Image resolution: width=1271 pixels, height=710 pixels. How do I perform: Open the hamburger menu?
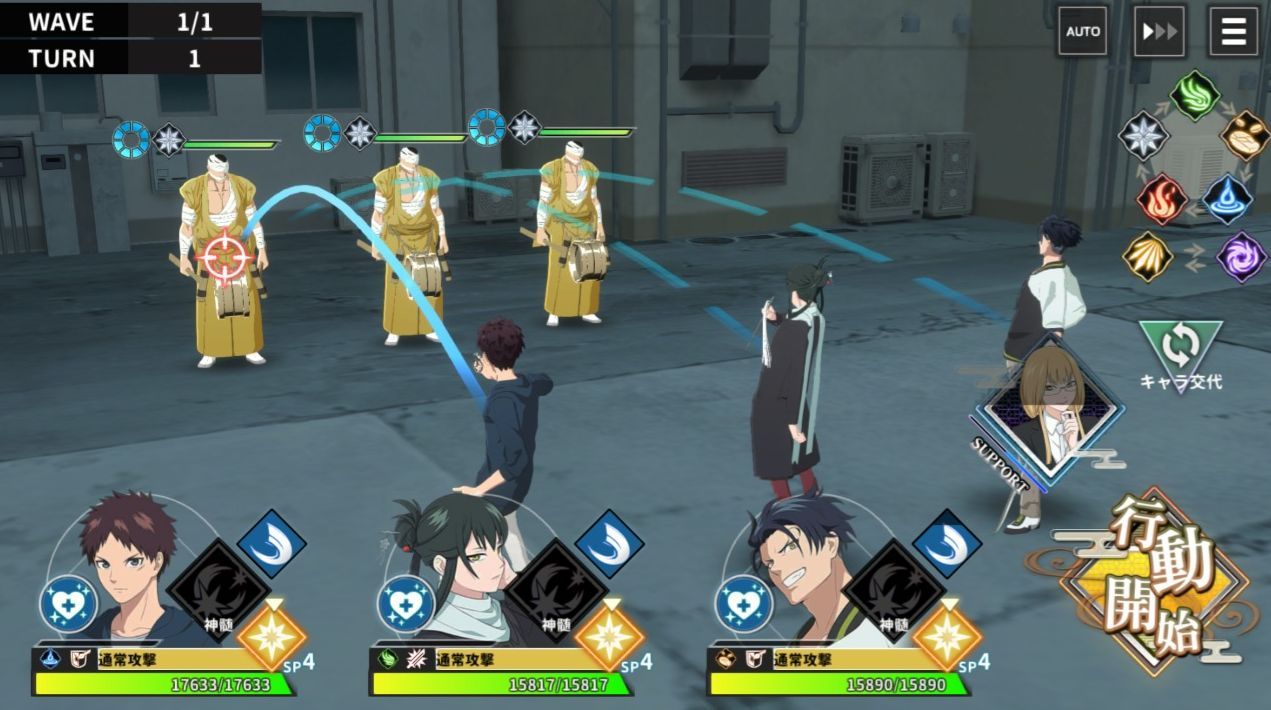1233,31
